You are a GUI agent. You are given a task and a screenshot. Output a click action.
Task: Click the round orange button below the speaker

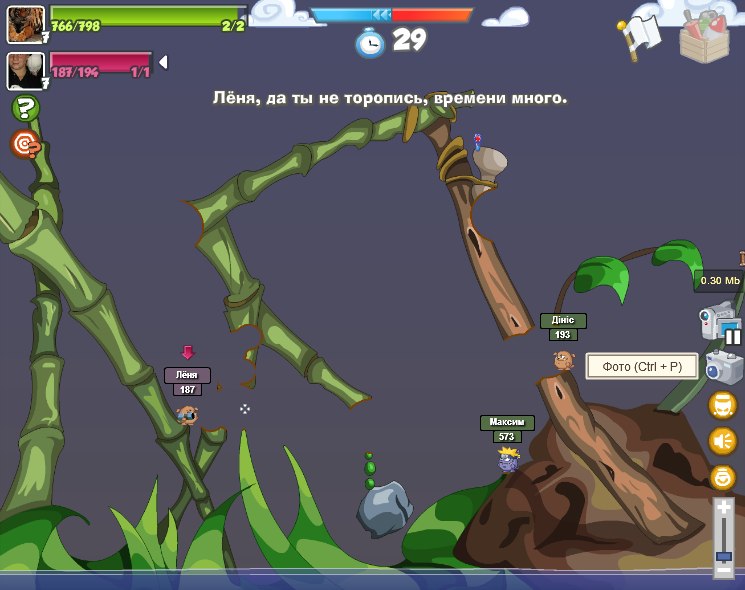[x=722, y=477]
